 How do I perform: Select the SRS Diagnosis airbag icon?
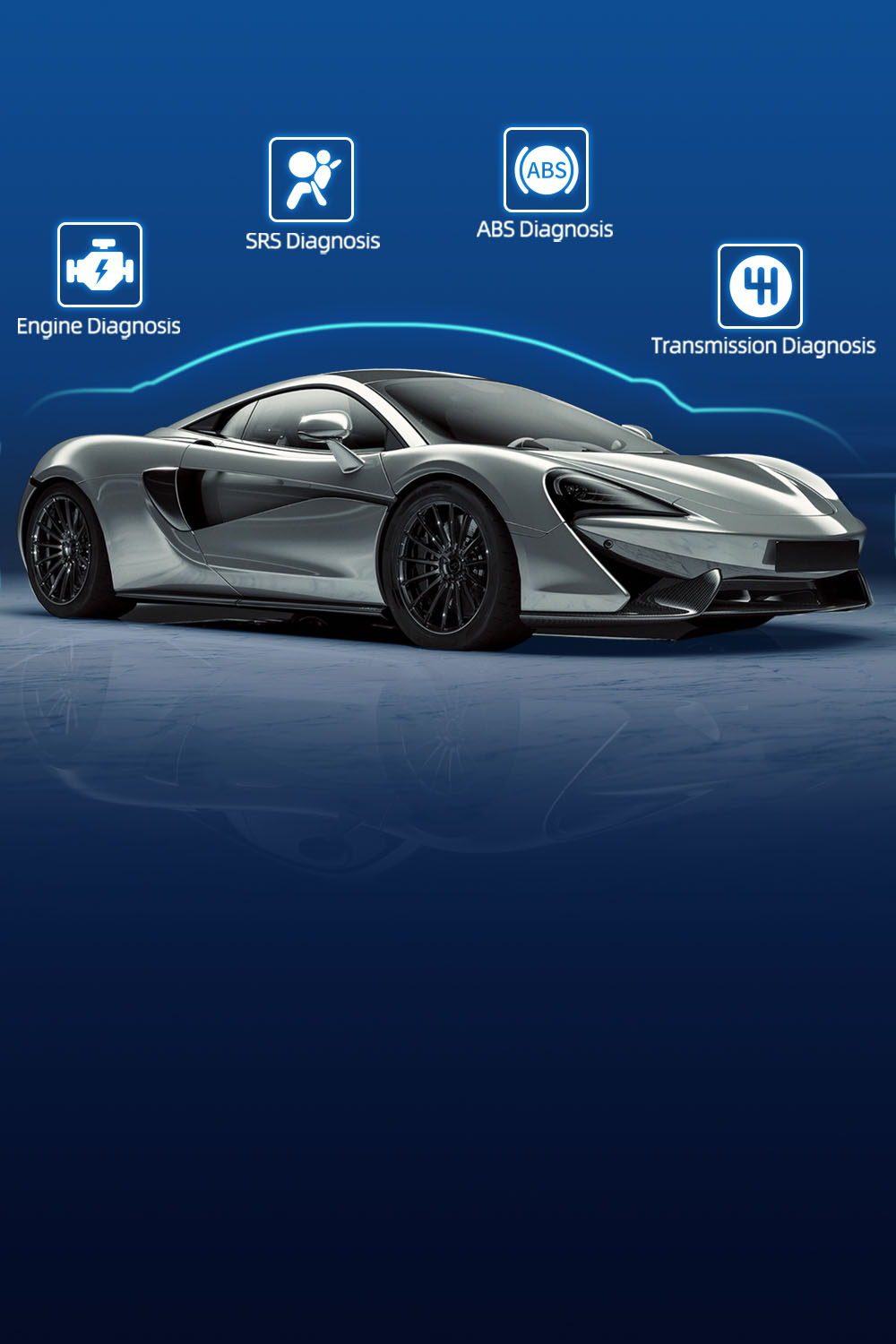311,179
